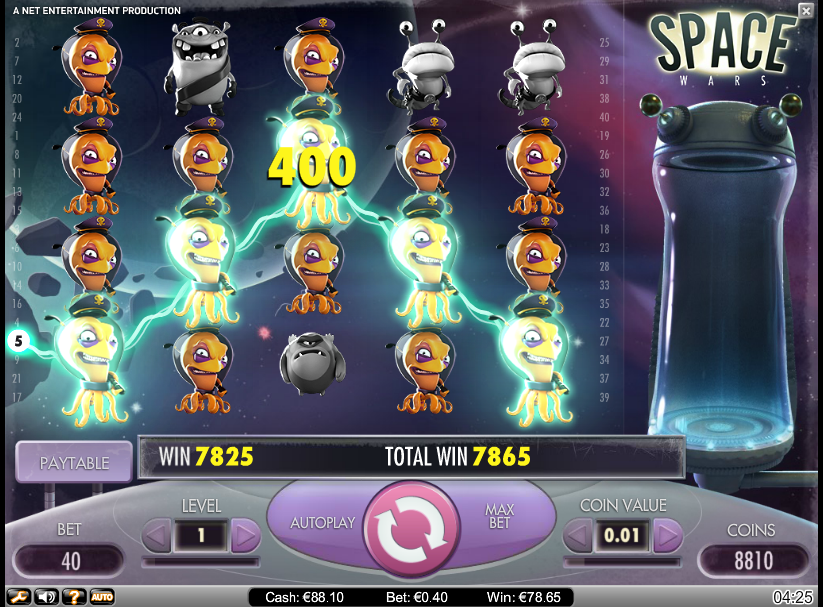
Task: Increase the bet level
Action: coord(245,536)
